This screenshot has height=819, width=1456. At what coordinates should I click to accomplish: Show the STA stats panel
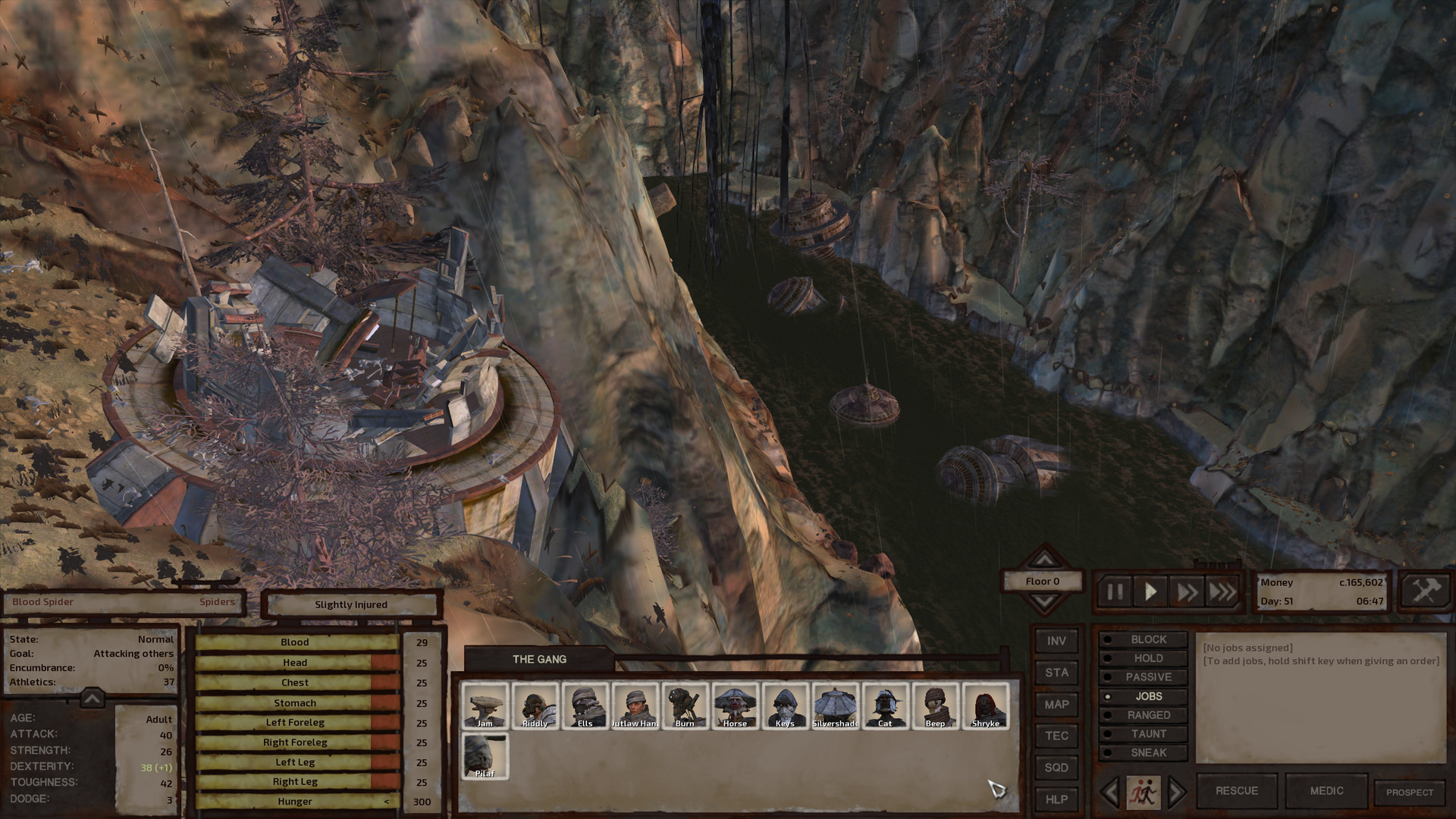pyautogui.click(x=1056, y=673)
